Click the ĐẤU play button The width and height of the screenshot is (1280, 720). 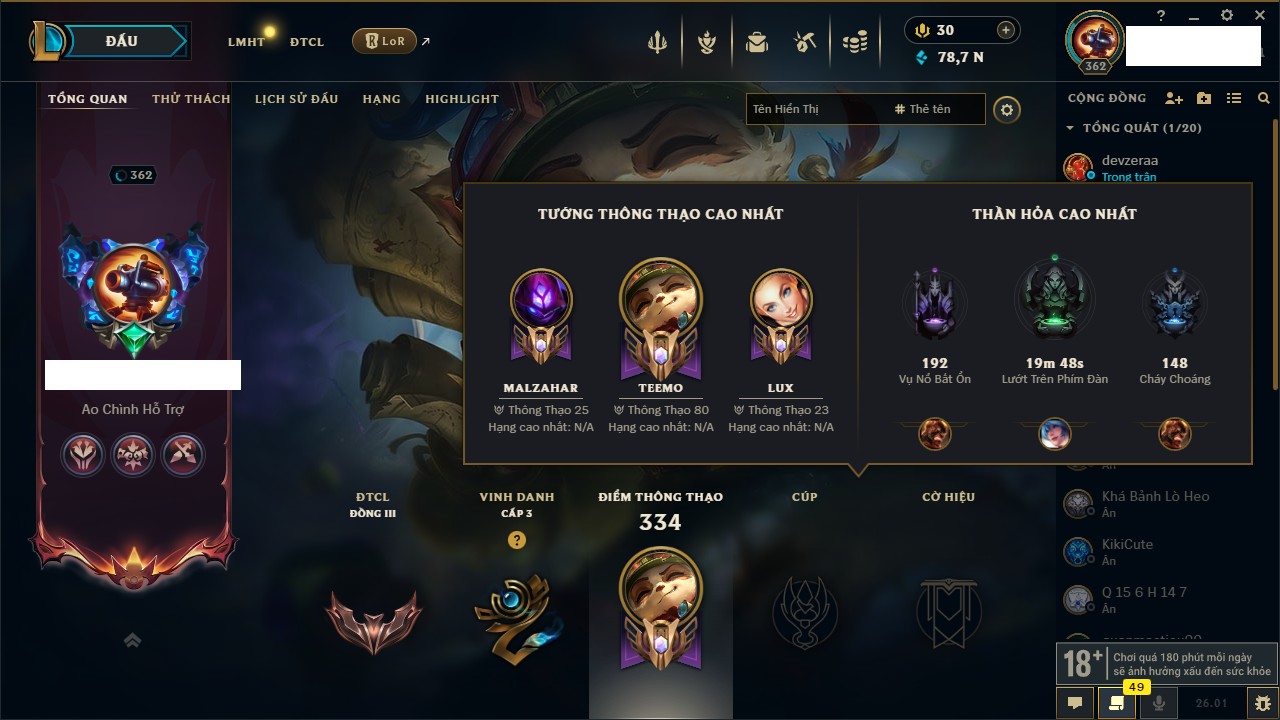click(x=121, y=41)
